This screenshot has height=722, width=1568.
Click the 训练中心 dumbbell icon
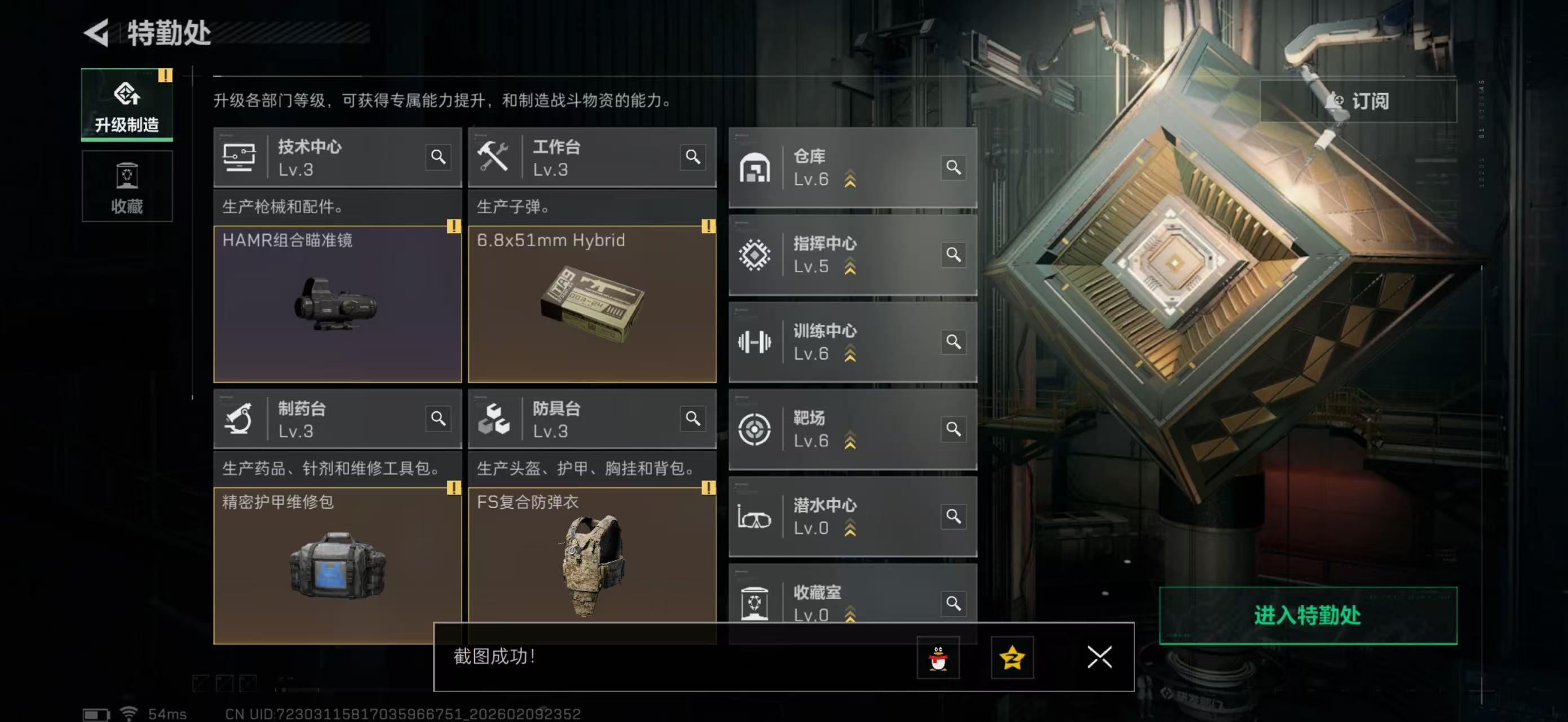[755, 342]
